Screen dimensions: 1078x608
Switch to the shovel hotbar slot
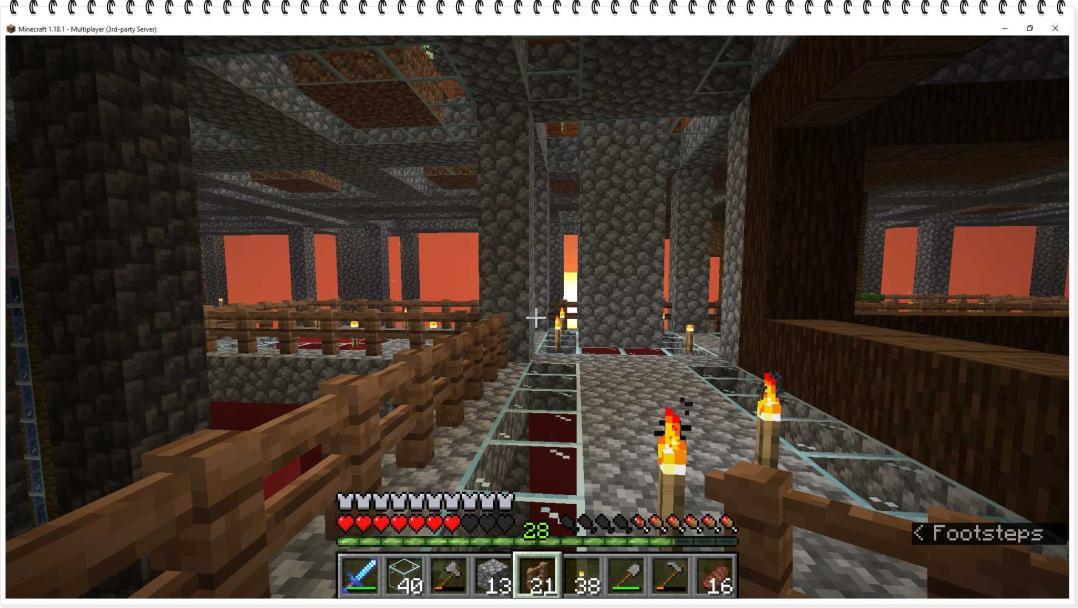[627, 575]
